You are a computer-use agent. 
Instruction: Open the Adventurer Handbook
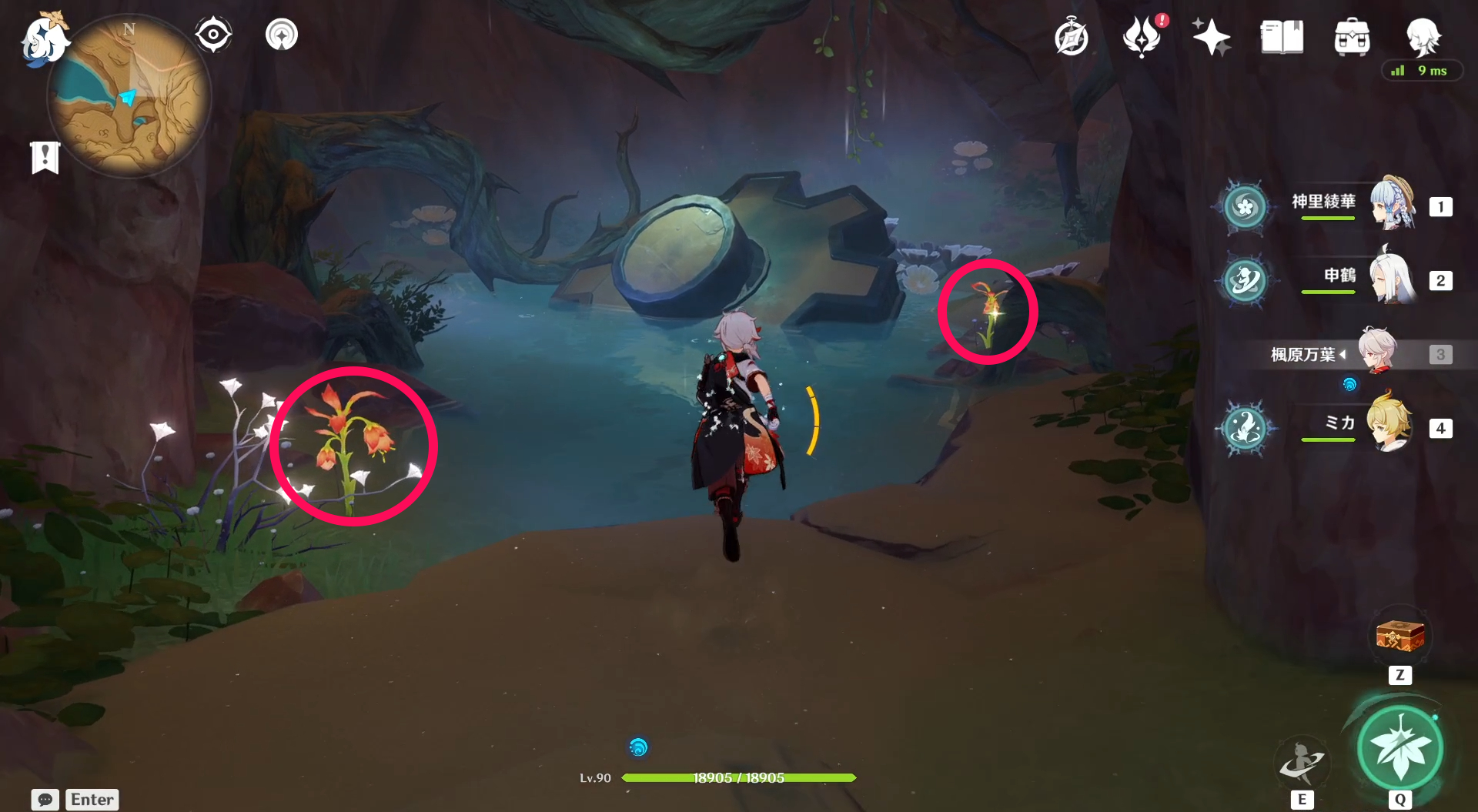click(x=1072, y=36)
